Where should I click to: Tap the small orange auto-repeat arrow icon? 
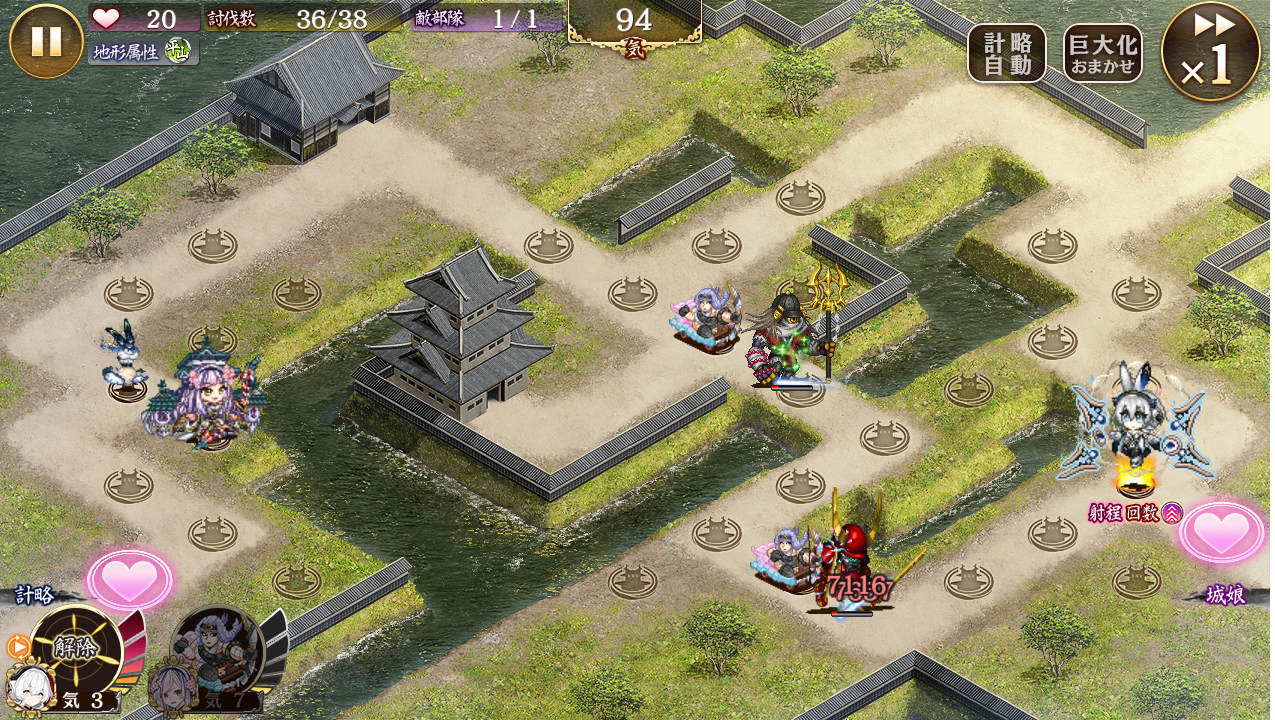click(x=17, y=647)
